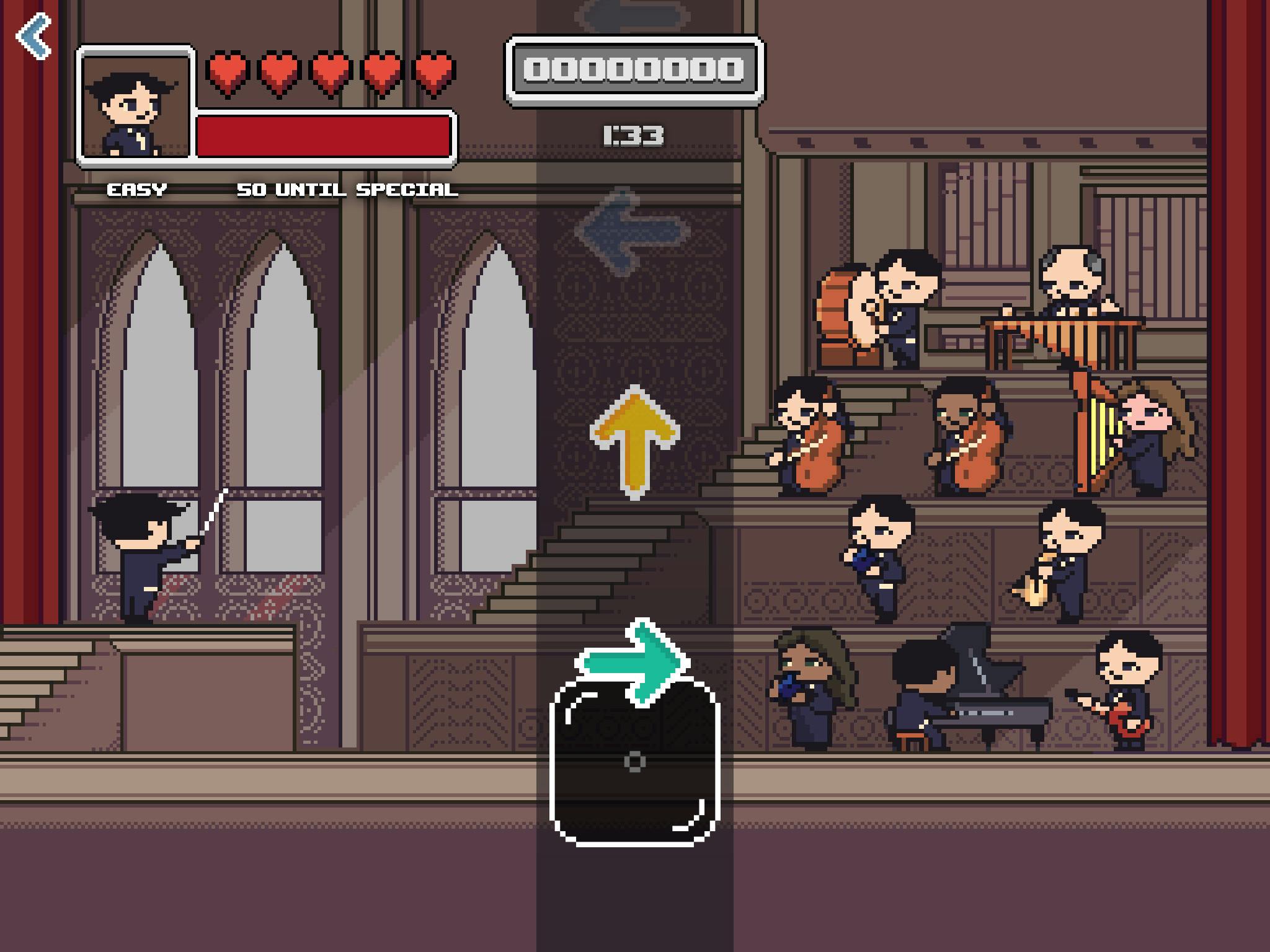Tap the black rhythm hit pad

[x=634, y=762]
